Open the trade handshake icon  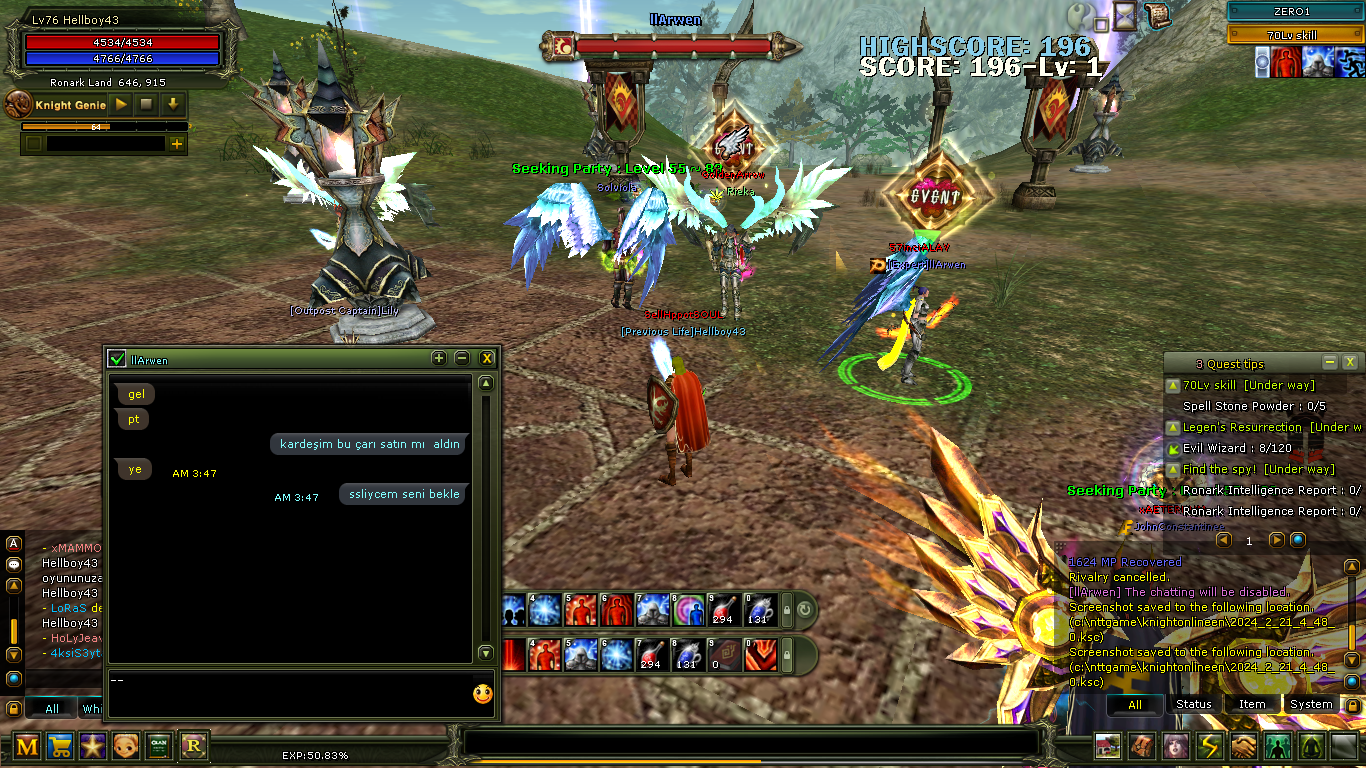(1243, 746)
